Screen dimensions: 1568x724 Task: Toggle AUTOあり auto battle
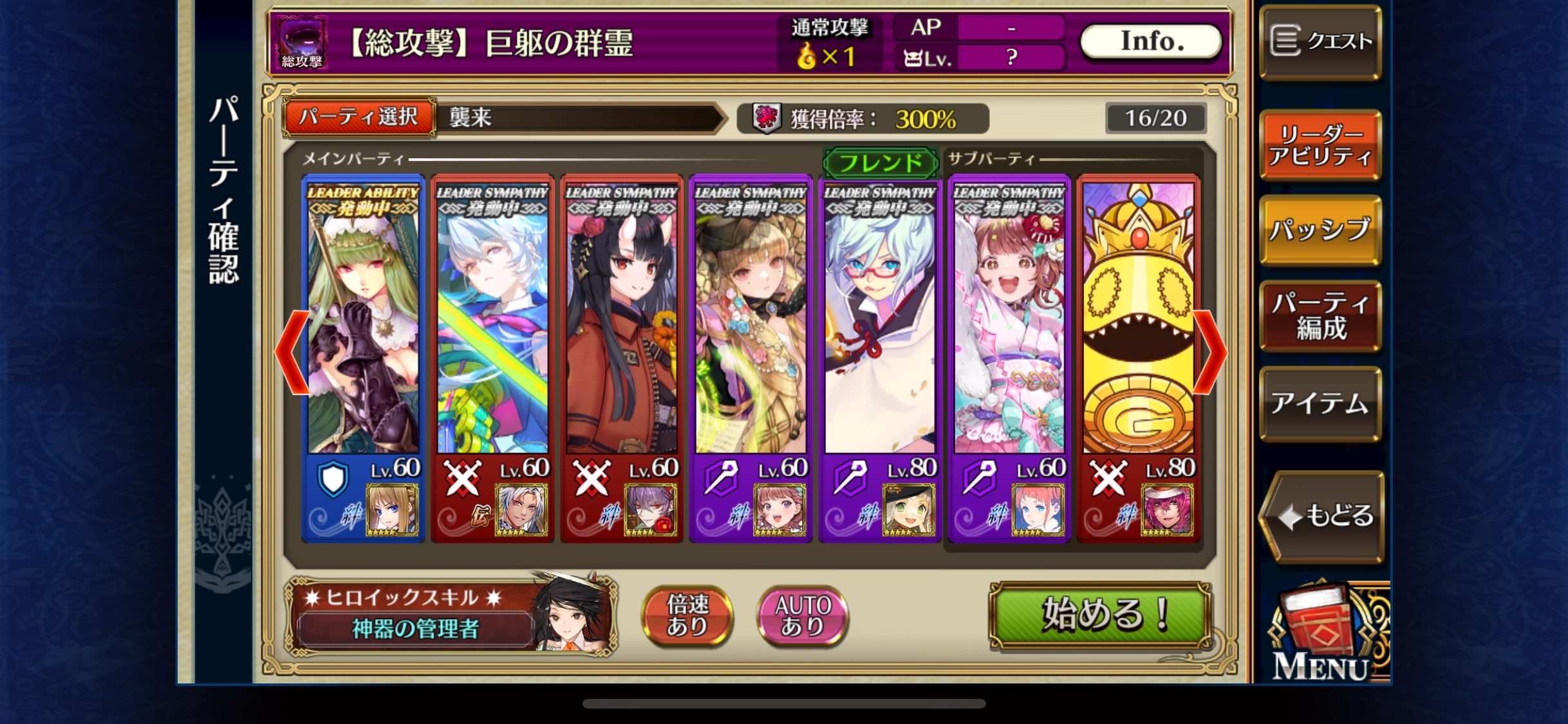click(x=803, y=615)
